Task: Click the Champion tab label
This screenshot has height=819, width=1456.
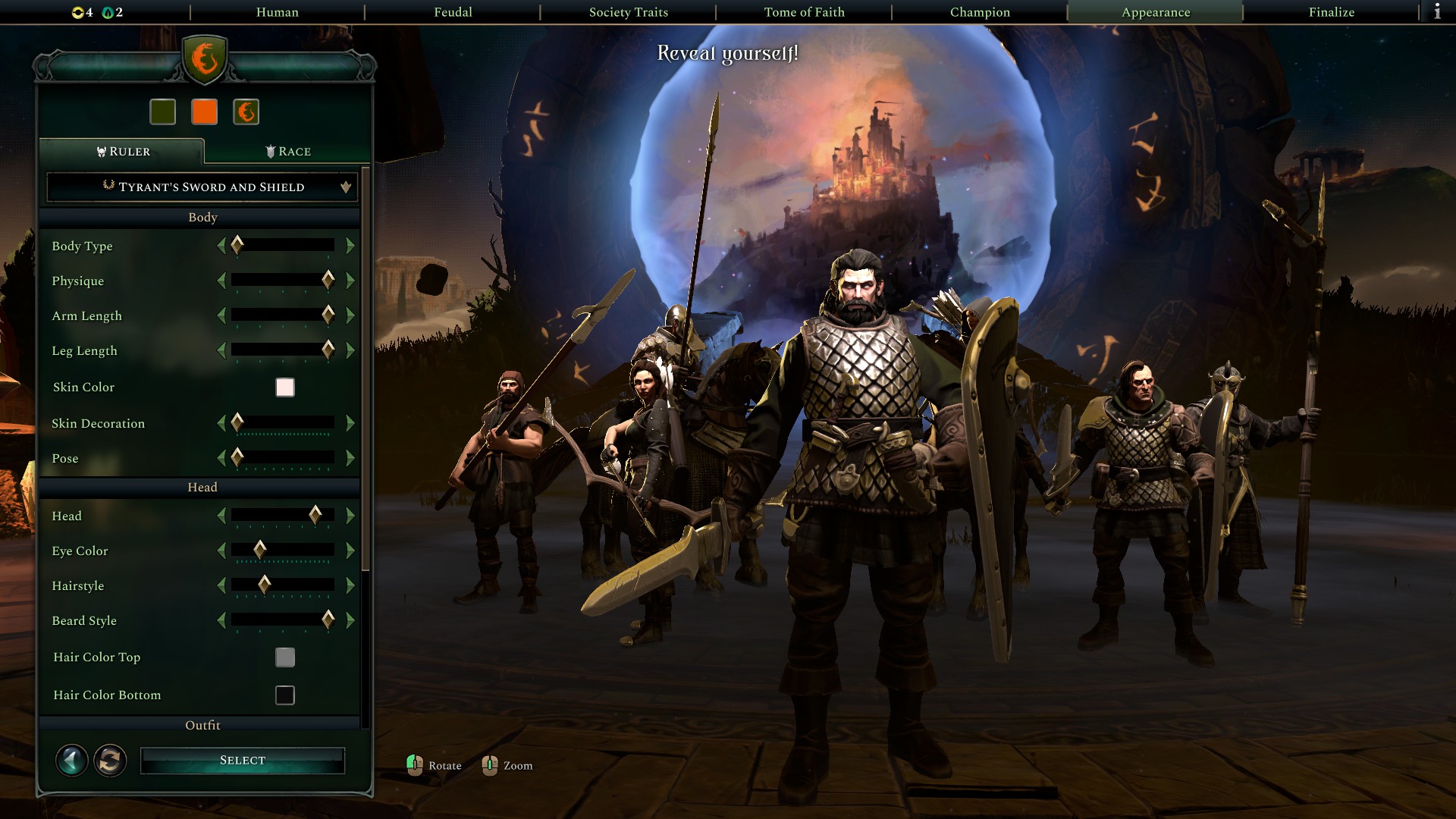Action: (x=978, y=12)
